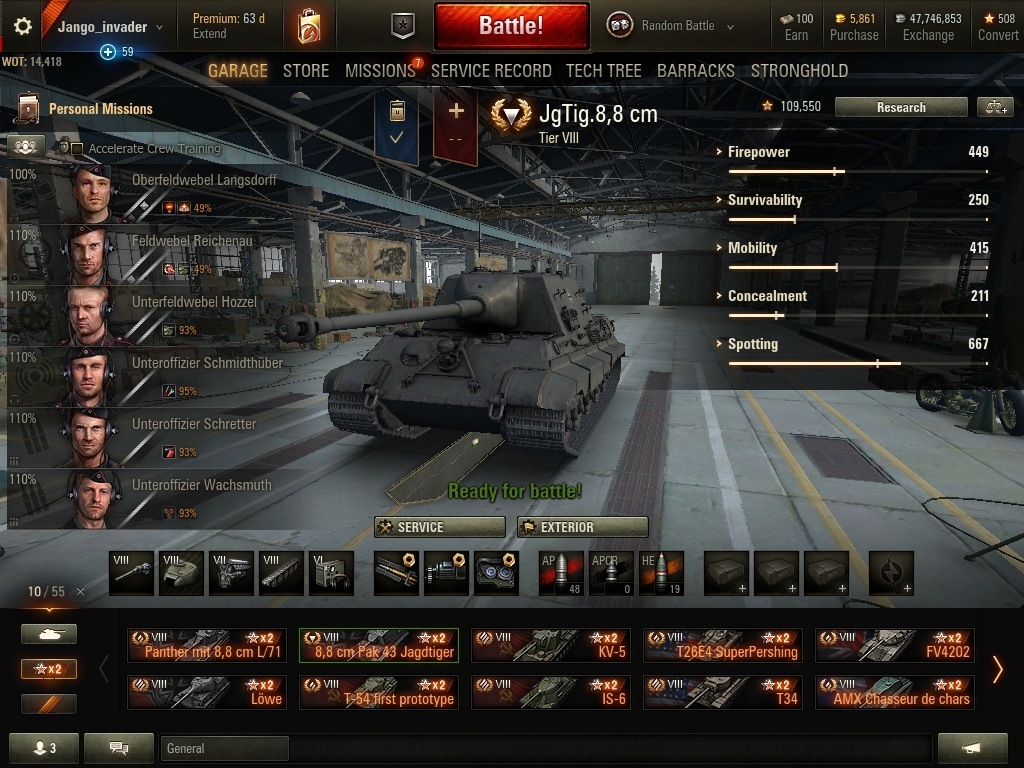Open the settings gear menu

click(22, 27)
